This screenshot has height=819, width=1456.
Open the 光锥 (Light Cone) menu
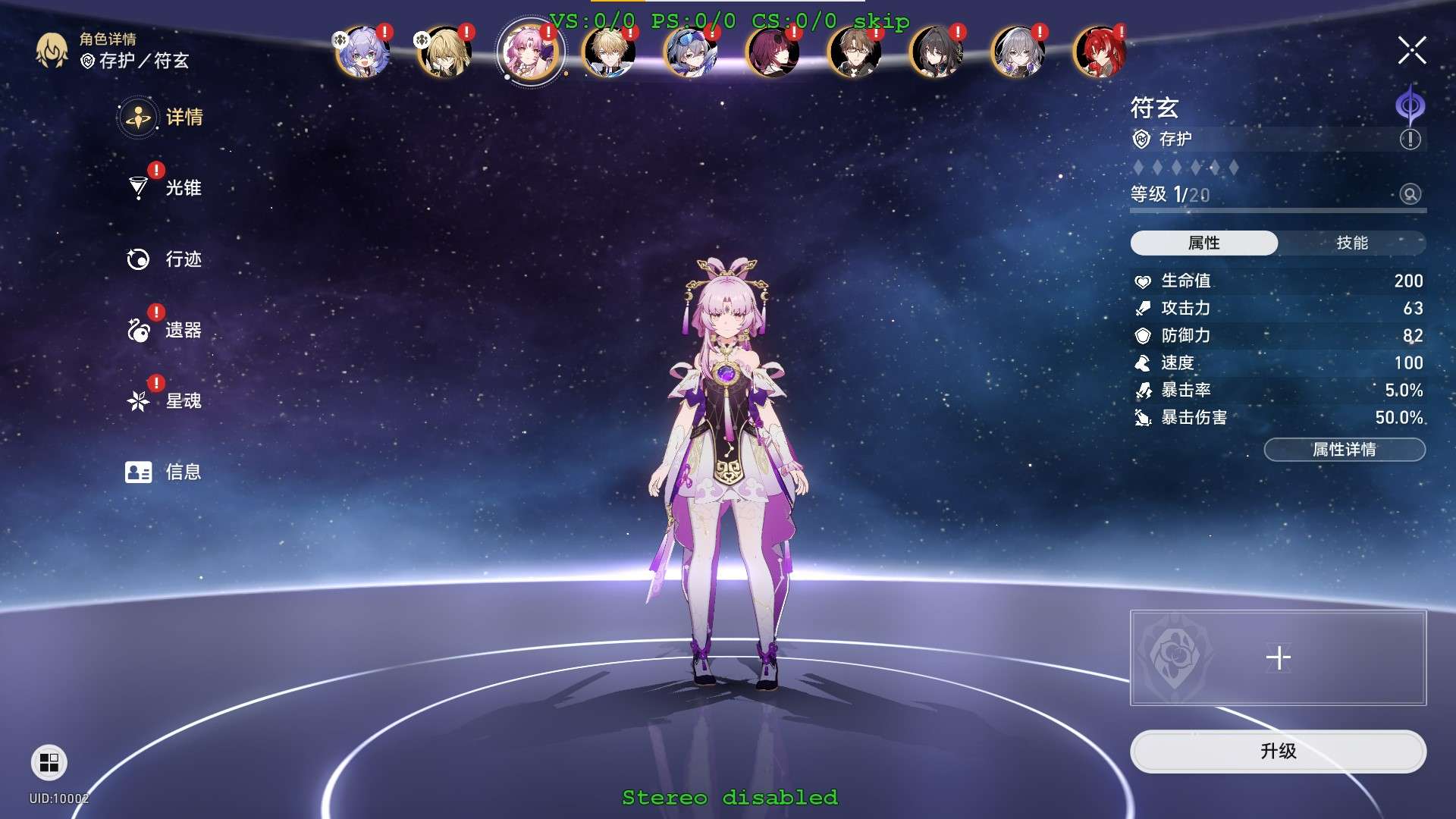tap(182, 188)
